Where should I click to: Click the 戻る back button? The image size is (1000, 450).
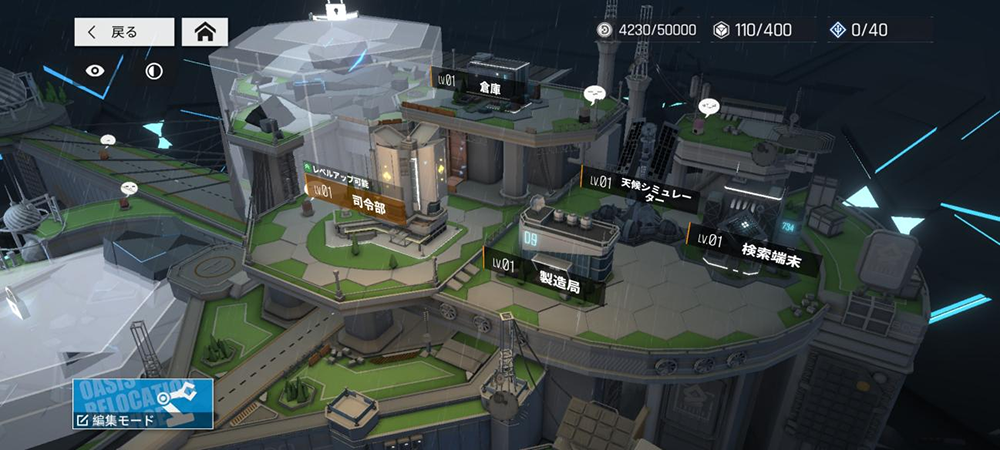(x=123, y=32)
